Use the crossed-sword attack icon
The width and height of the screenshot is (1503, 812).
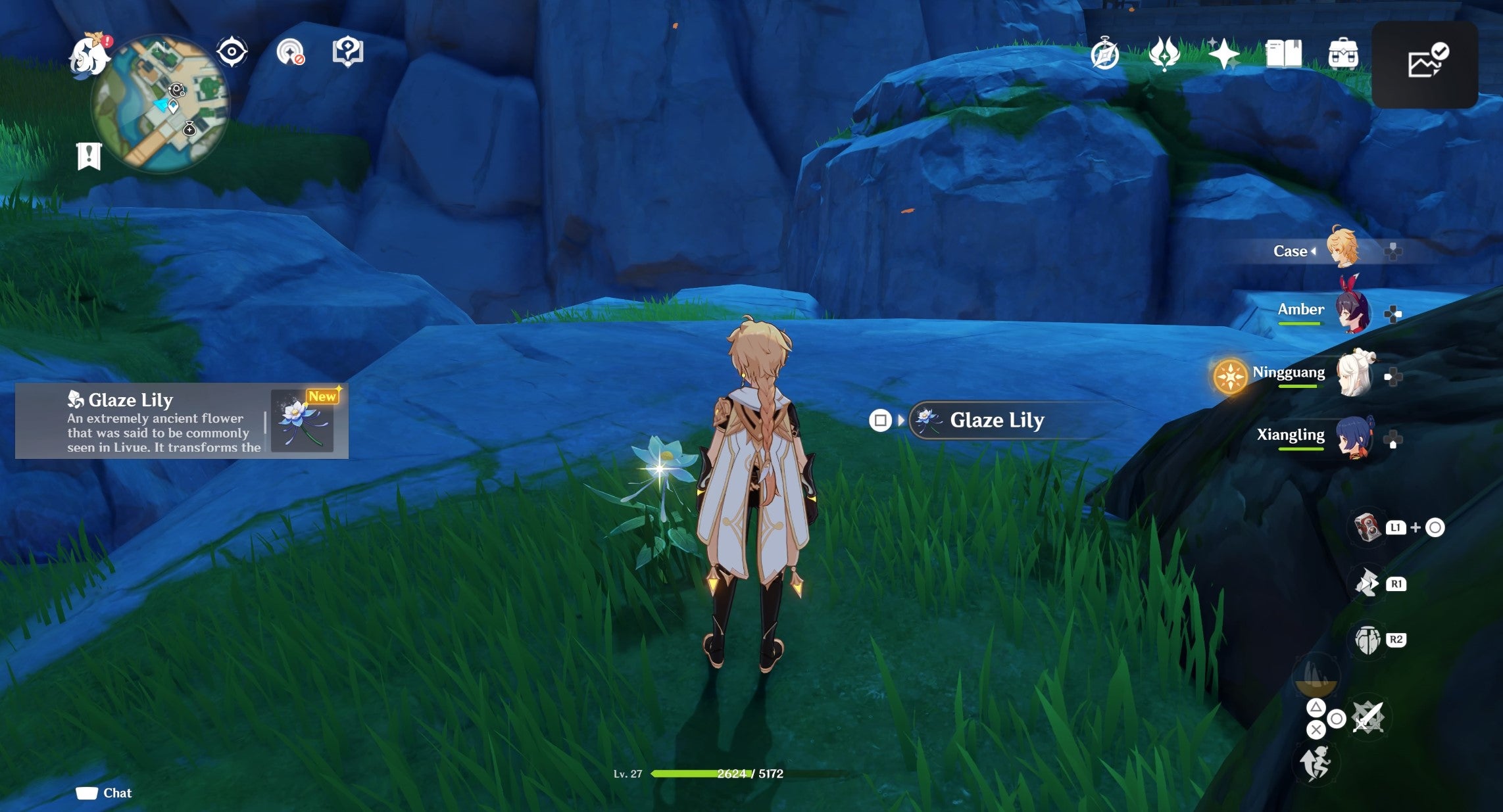[1368, 717]
